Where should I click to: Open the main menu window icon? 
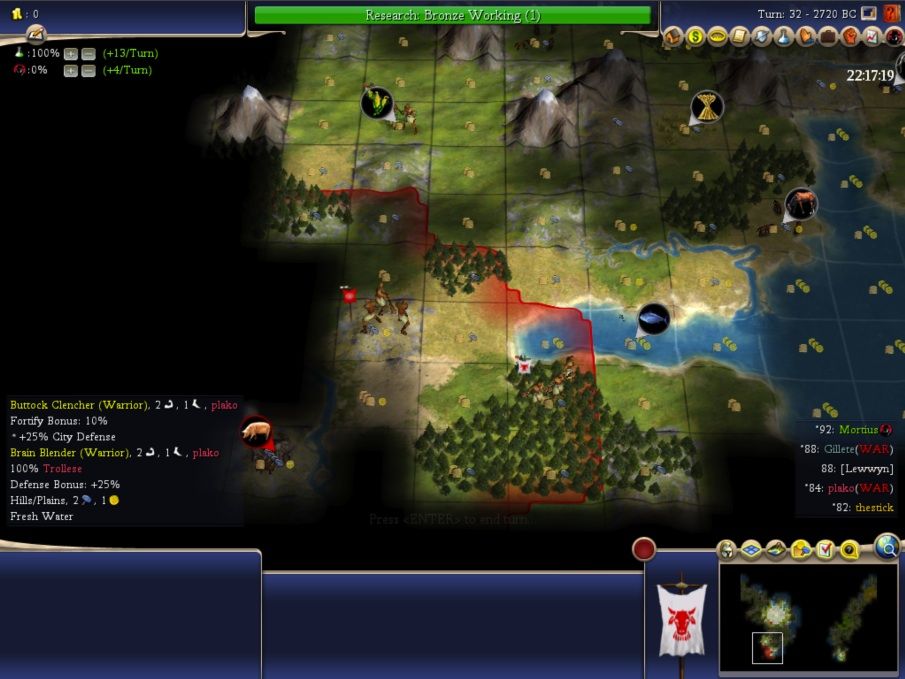pos(869,14)
